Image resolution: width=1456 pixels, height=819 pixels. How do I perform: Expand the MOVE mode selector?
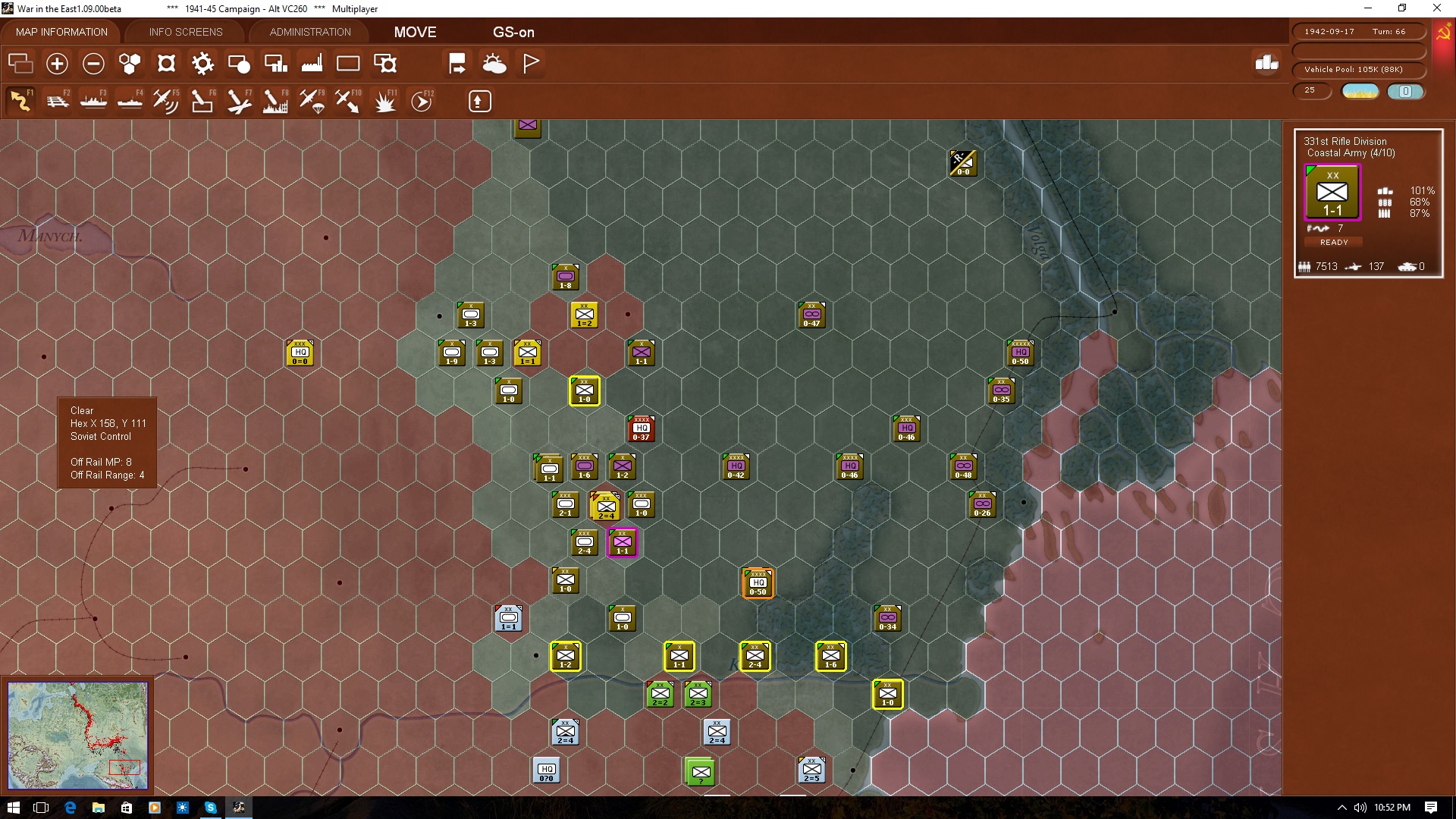(x=414, y=32)
